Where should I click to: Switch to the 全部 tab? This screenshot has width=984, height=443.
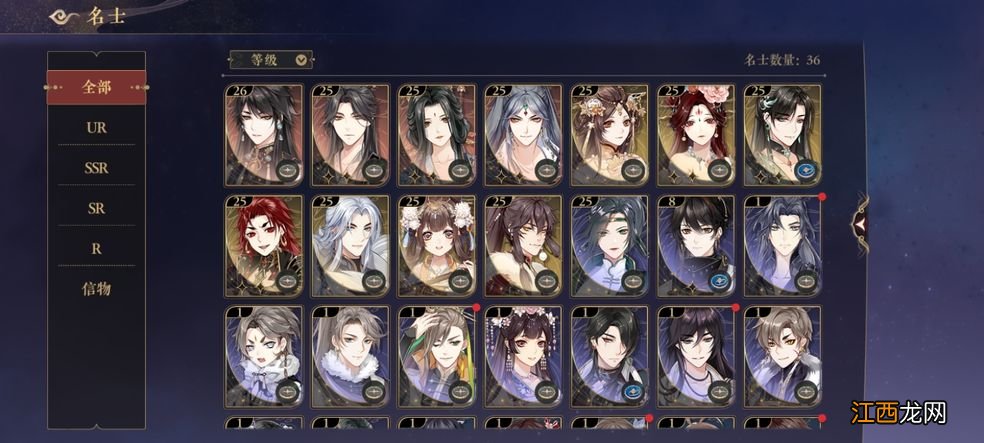[96, 88]
